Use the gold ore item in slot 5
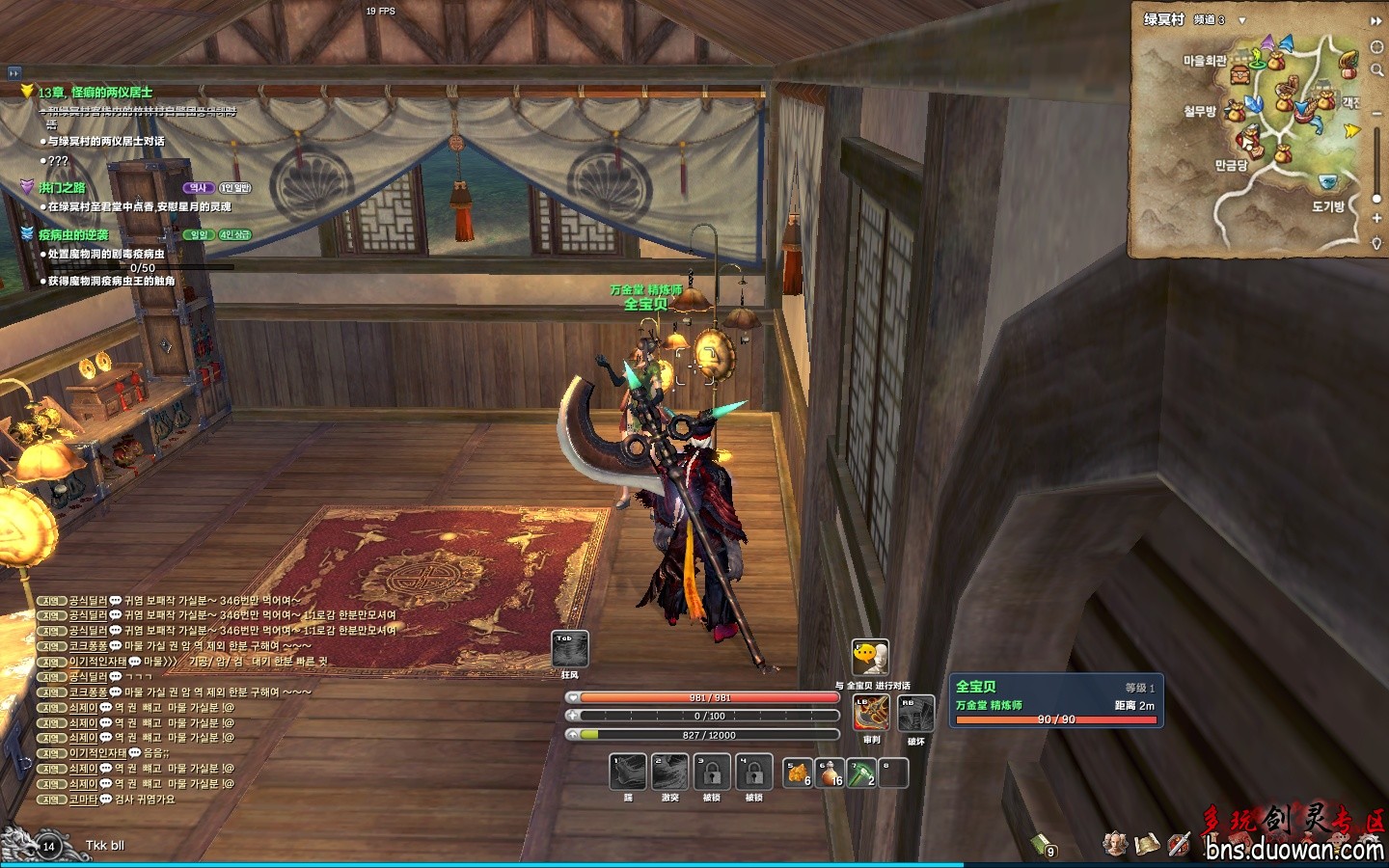 tap(798, 773)
